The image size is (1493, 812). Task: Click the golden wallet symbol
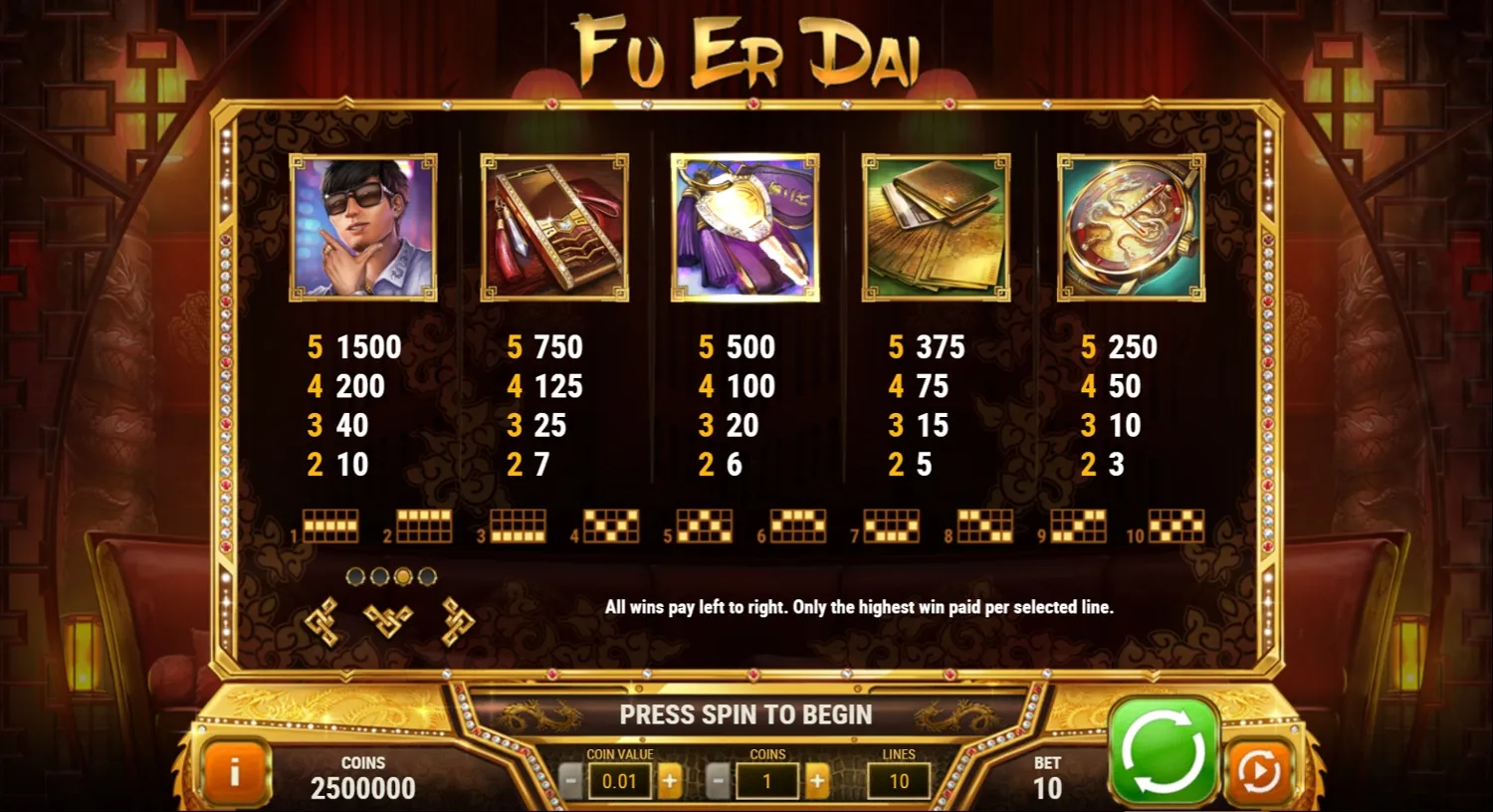pyautogui.click(x=936, y=228)
